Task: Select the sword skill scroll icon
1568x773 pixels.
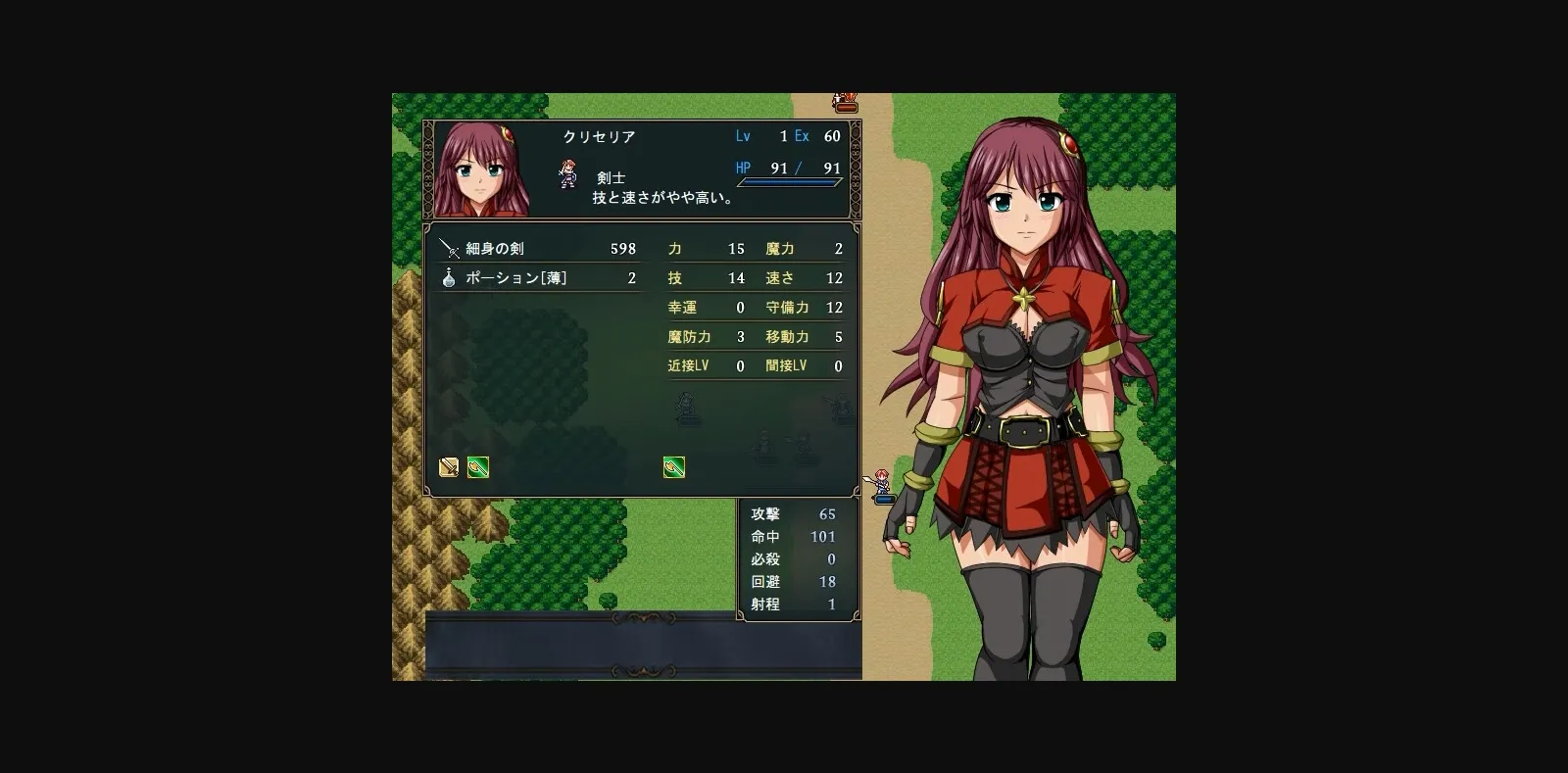Action: (448, 467)
